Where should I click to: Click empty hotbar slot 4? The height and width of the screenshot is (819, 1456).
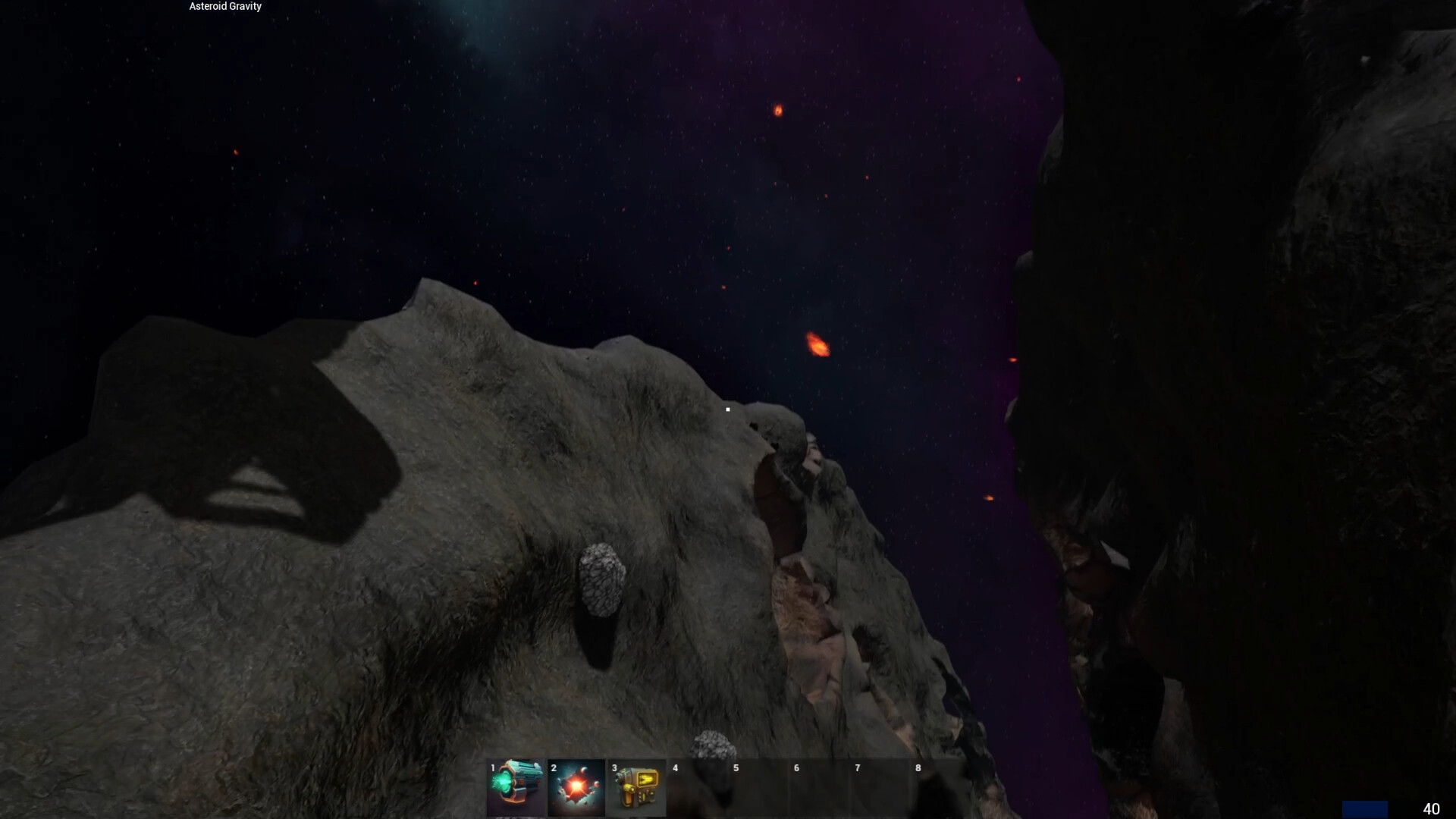click(x=697, y=787)
